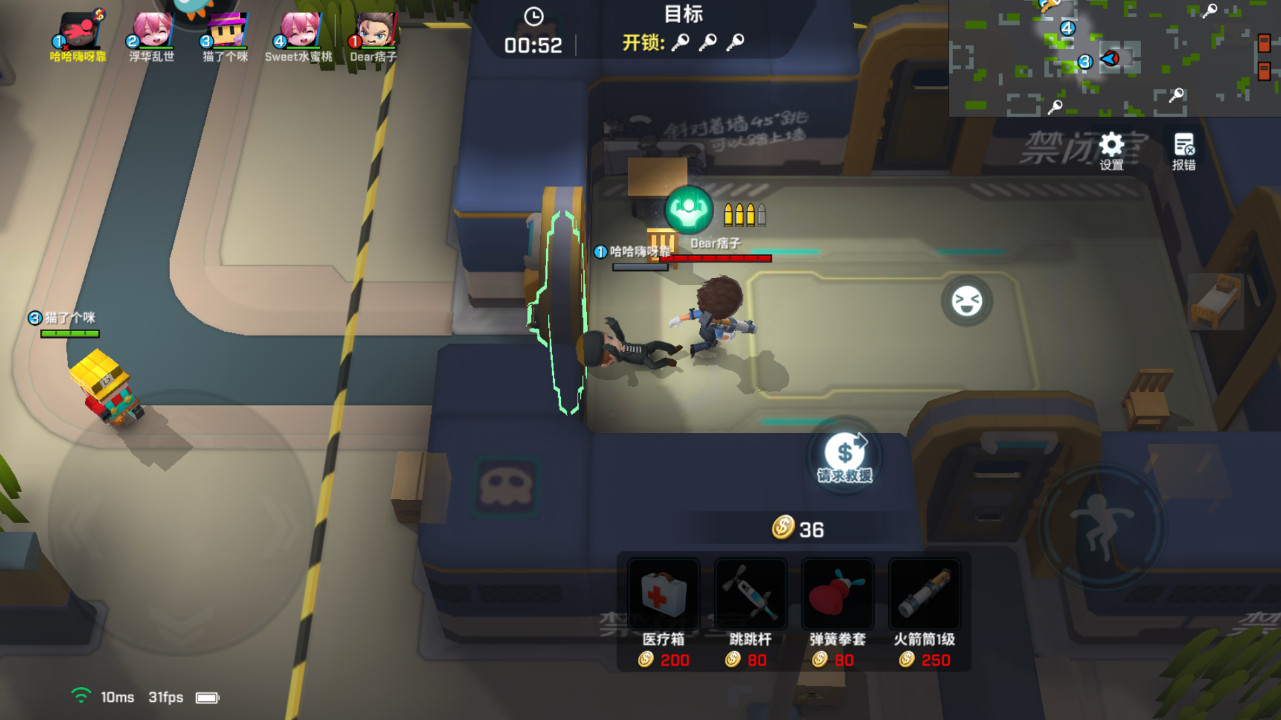The image size is (1281, 720).
Task: Select player 哈哈嗨呀霜 portrait
Action: (81, 30)
